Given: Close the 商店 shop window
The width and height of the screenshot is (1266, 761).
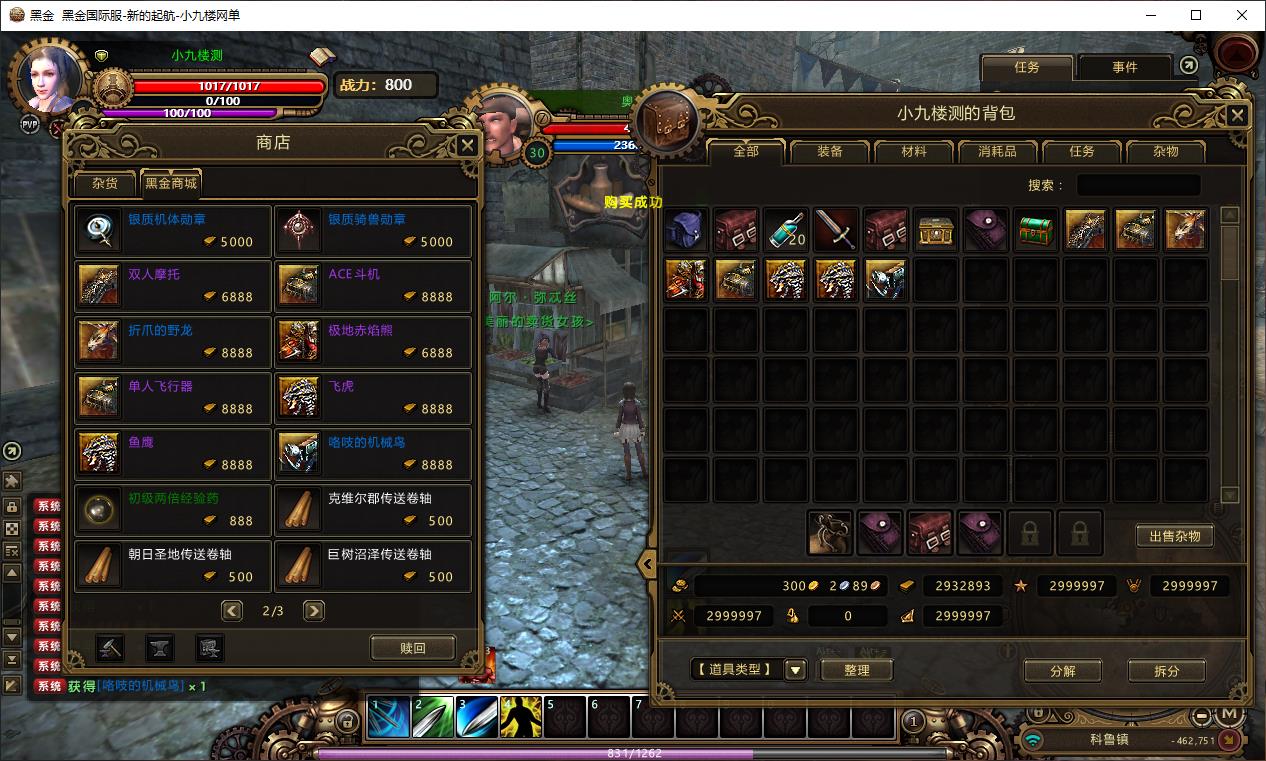Looking at the screenshot, I should pyautogui.click(x=467, y=145).
